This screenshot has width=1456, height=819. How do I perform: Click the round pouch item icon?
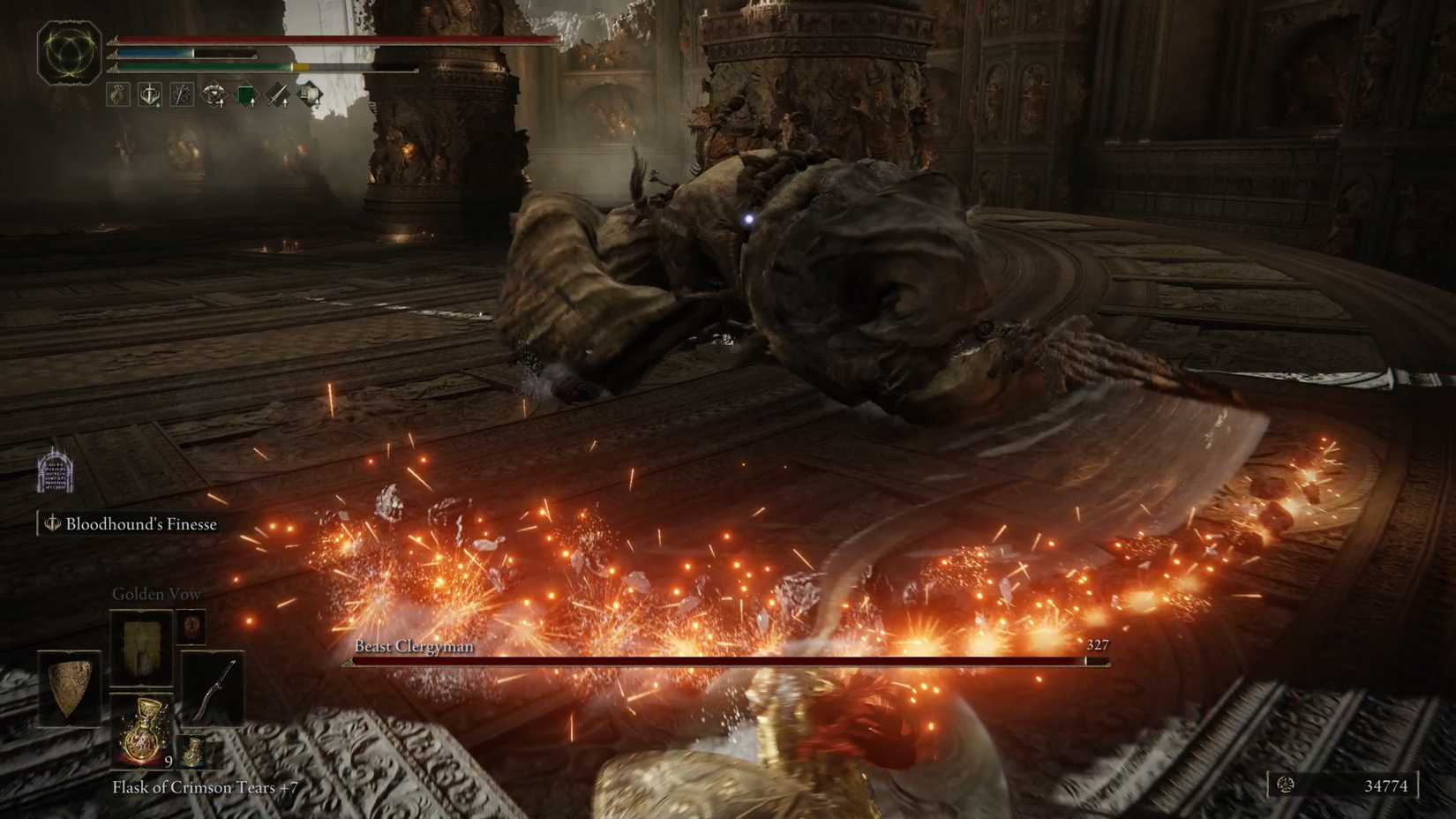192,628
